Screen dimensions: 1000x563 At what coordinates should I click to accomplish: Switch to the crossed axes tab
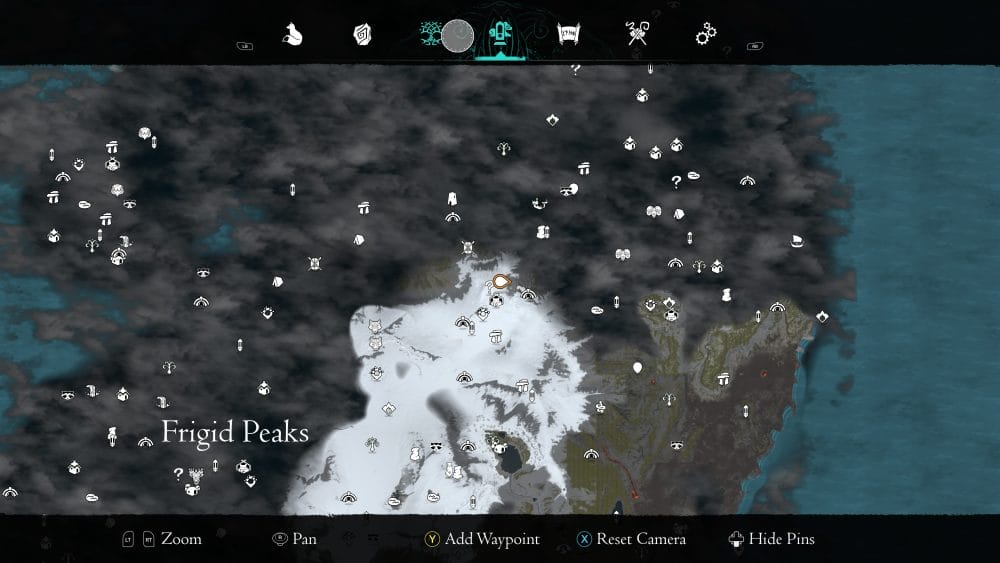[x=637, y=35]
